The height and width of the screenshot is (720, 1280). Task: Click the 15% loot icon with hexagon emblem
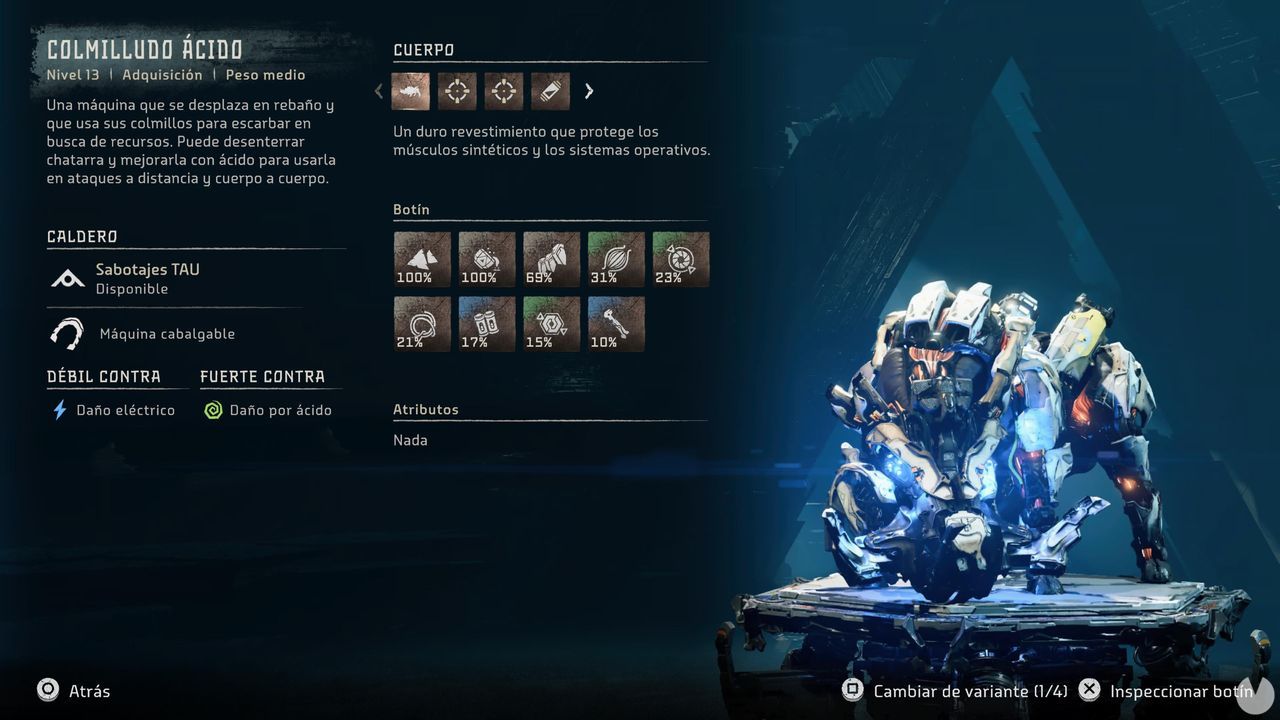(551, 323)
